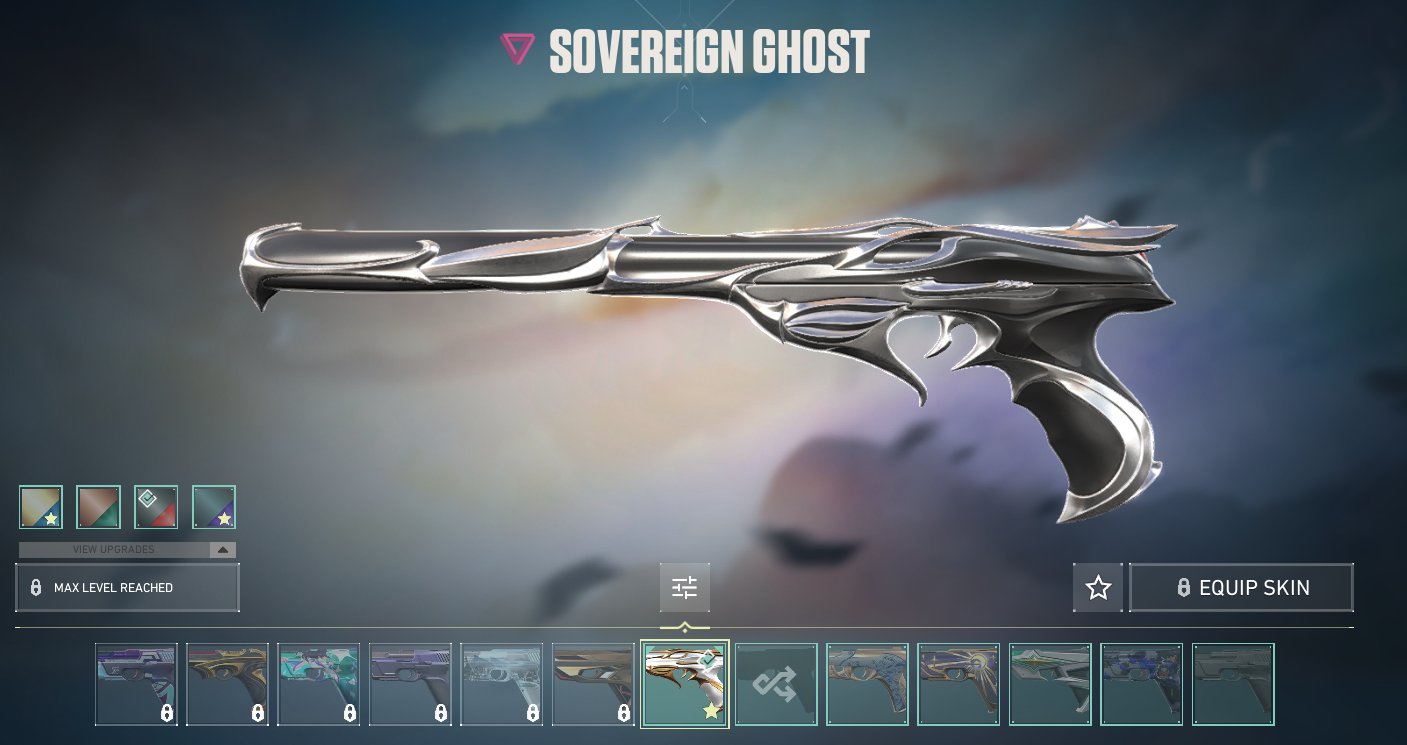This screenshot has width=1407, height=745.
Task: Click the Max Level Reached button
Action: point(127,588)
